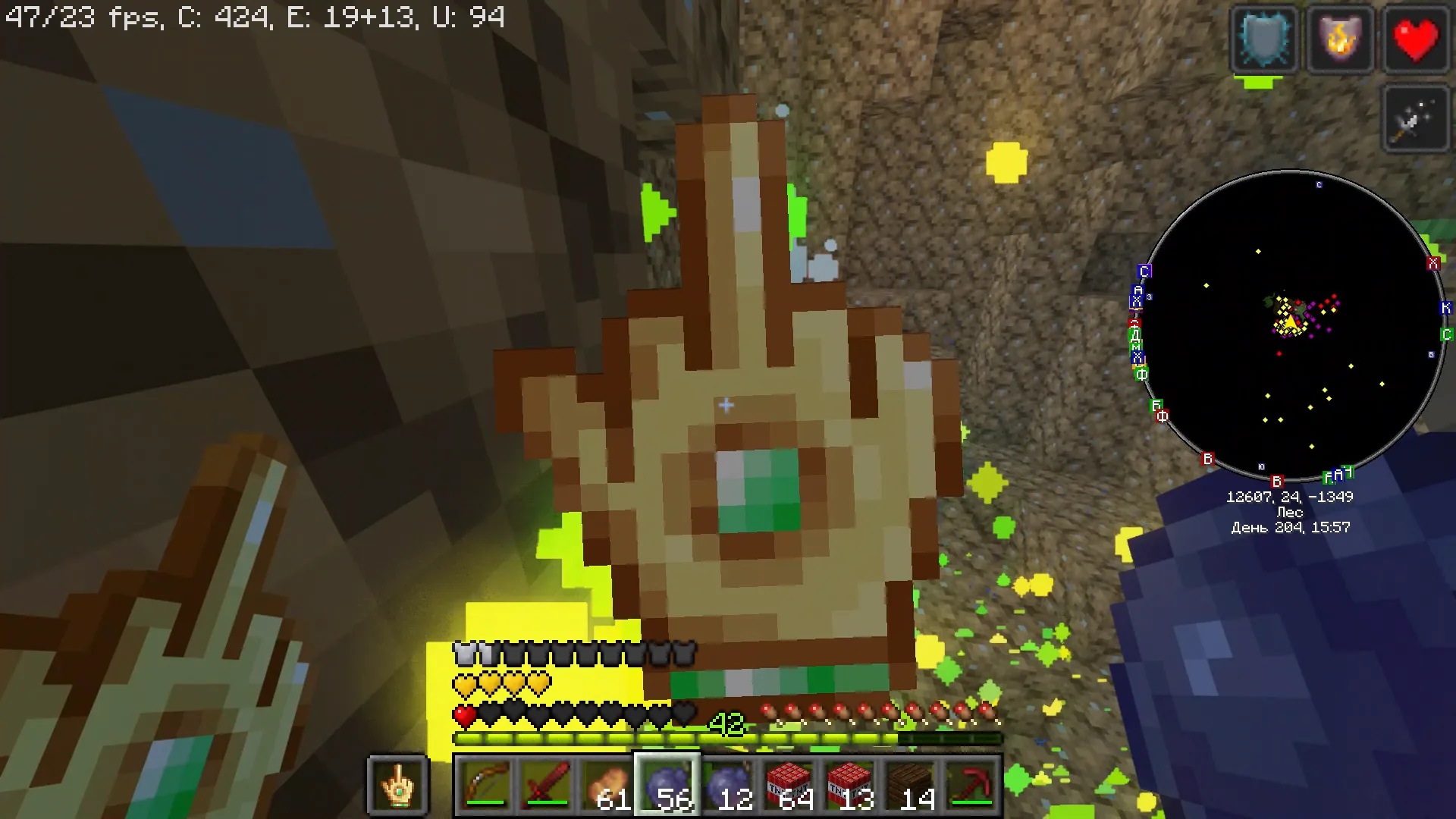
Task: Select the bow in hotbar slot one
Action: [x=485, y=786]
